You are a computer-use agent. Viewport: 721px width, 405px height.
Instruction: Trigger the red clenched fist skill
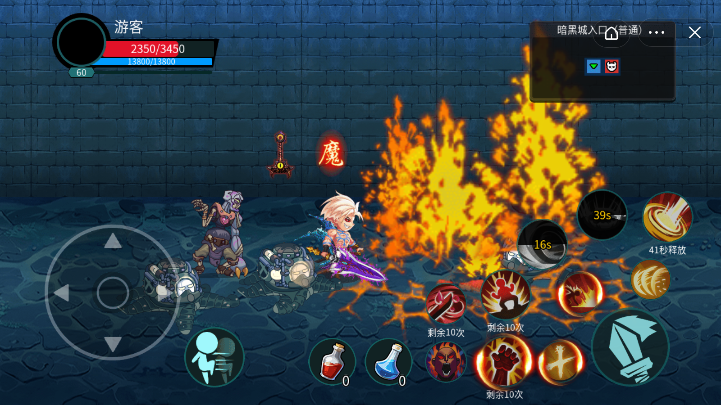pyautogui.click(x=504, y=360)
